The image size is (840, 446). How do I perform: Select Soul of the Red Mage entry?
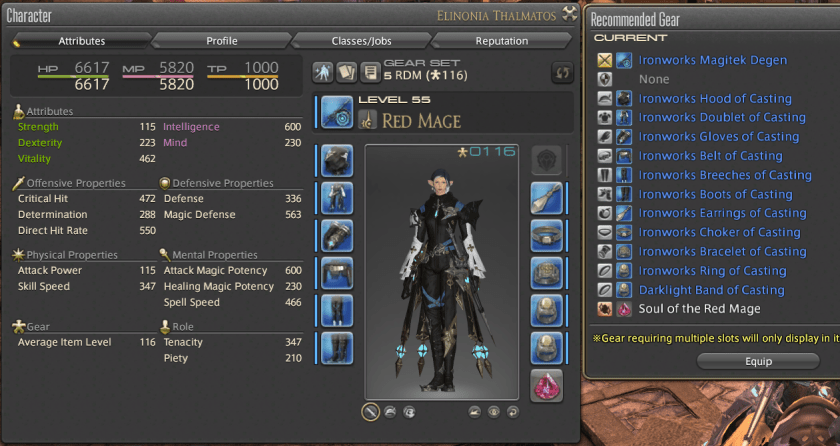pyautogui.click(x=699, y=309)
